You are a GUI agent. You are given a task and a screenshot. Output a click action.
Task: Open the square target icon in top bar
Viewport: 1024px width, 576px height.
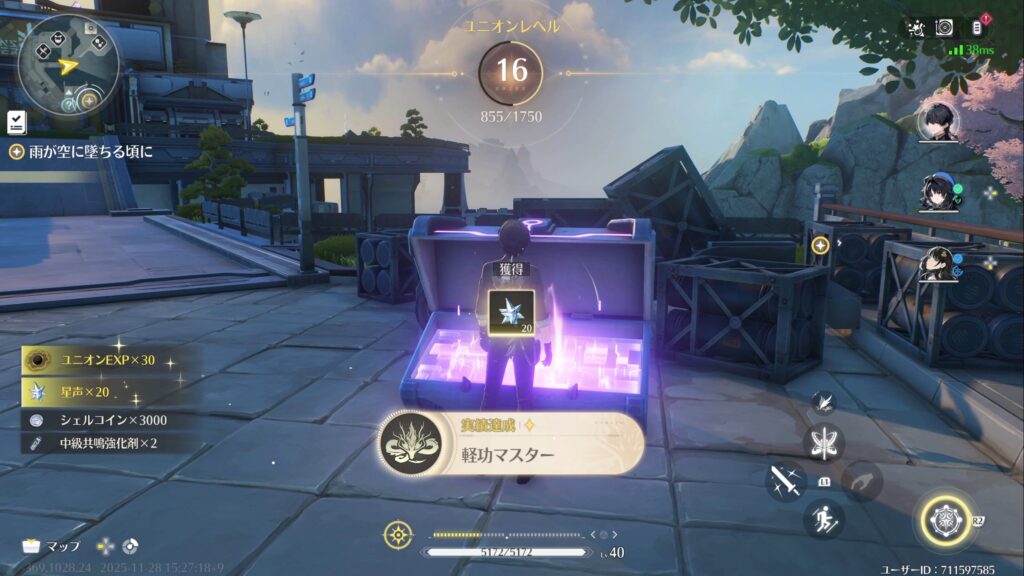coord(944,28)
